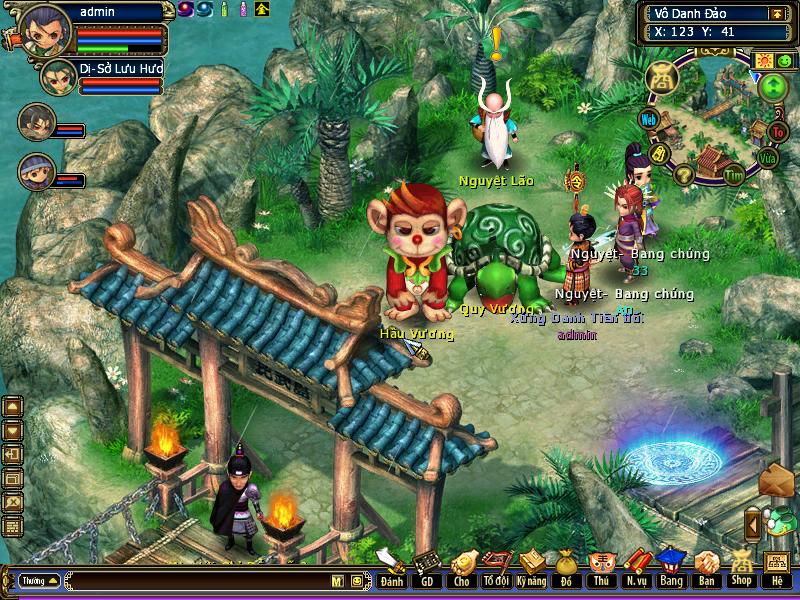Image resolution: width=800 pixels, height=600 pixels.
Task: Collapse the Vô Danh Đảo minimap panel
Action: click(776, 14)
